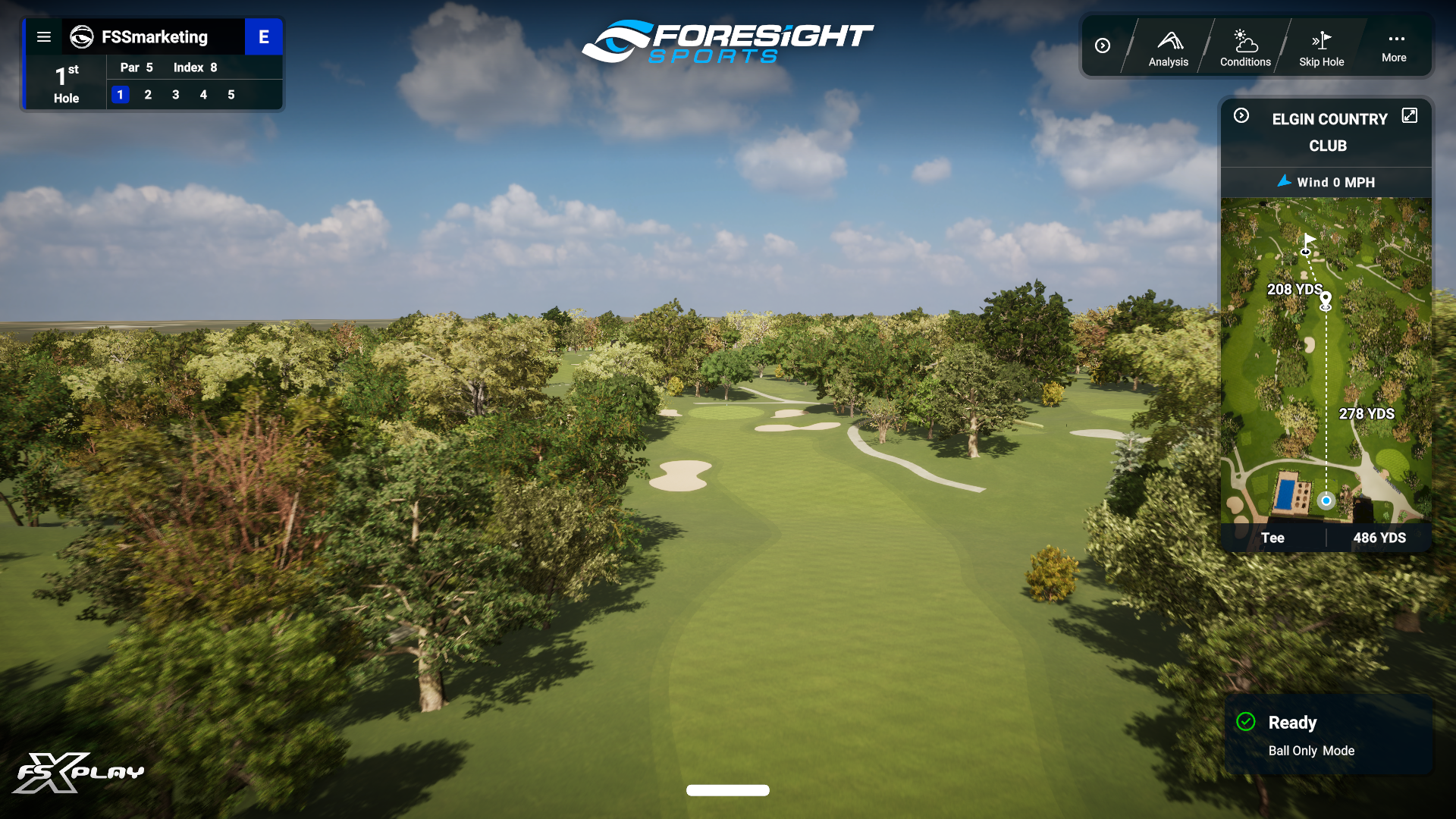Open the hamburger menu on the scorecard

44,36
